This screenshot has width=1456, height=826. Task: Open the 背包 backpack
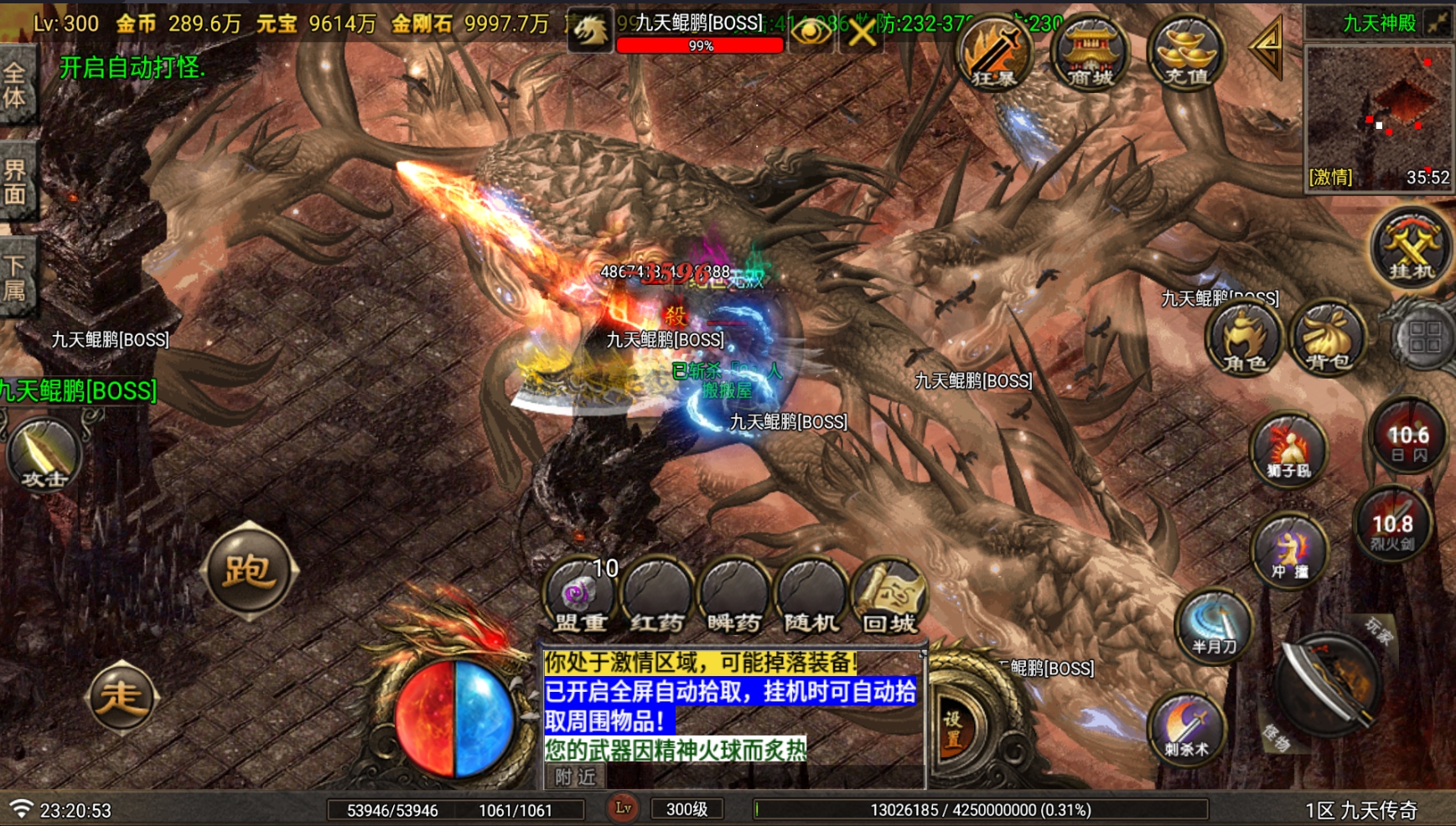pyautogui.click(x=1329, y=339)
